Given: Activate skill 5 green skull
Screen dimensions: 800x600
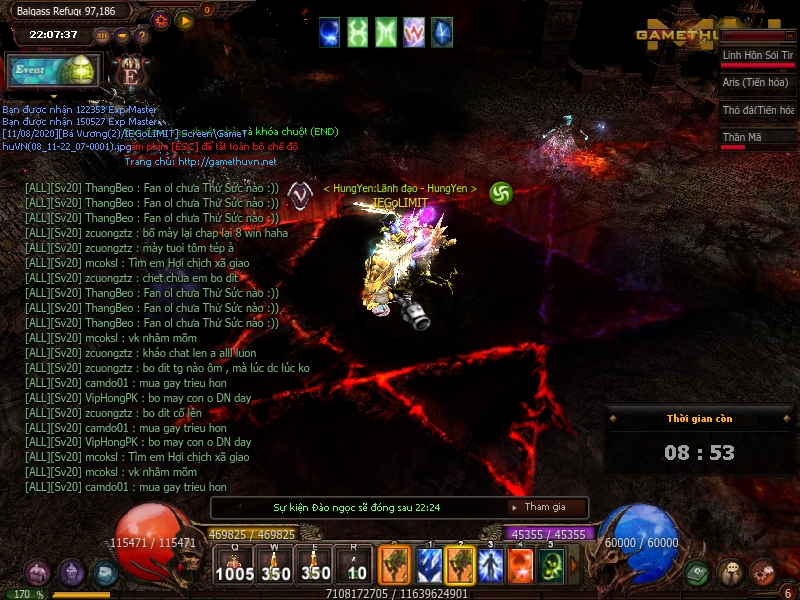Looking at the screenshot, I should [551, 566].
